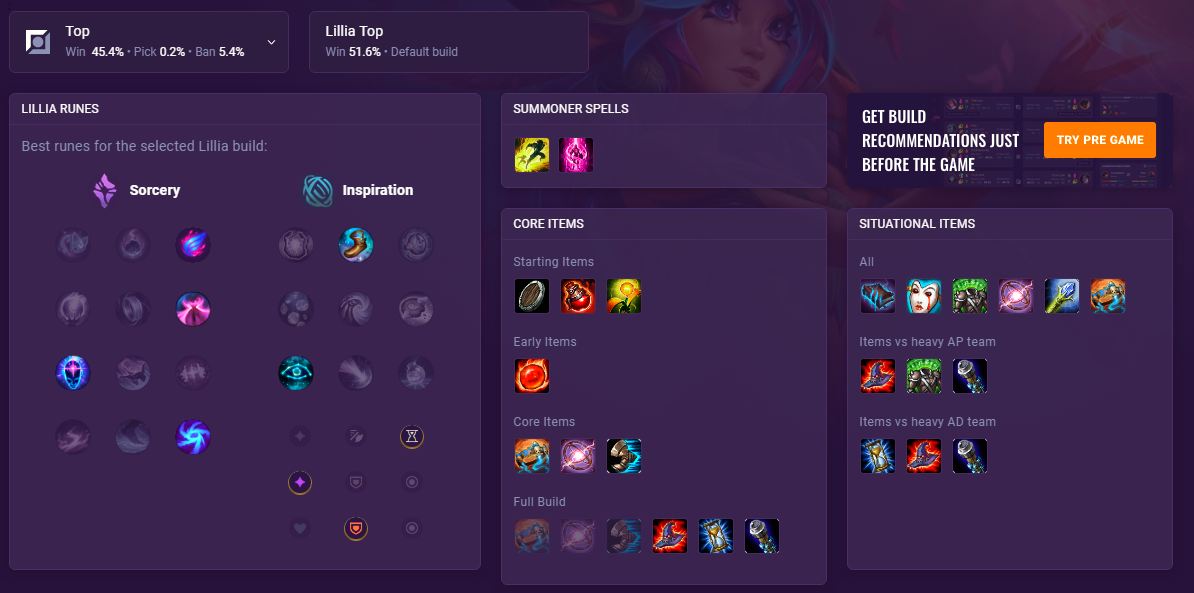Select the boots icon in Core Items

click(x=624, y=456)
